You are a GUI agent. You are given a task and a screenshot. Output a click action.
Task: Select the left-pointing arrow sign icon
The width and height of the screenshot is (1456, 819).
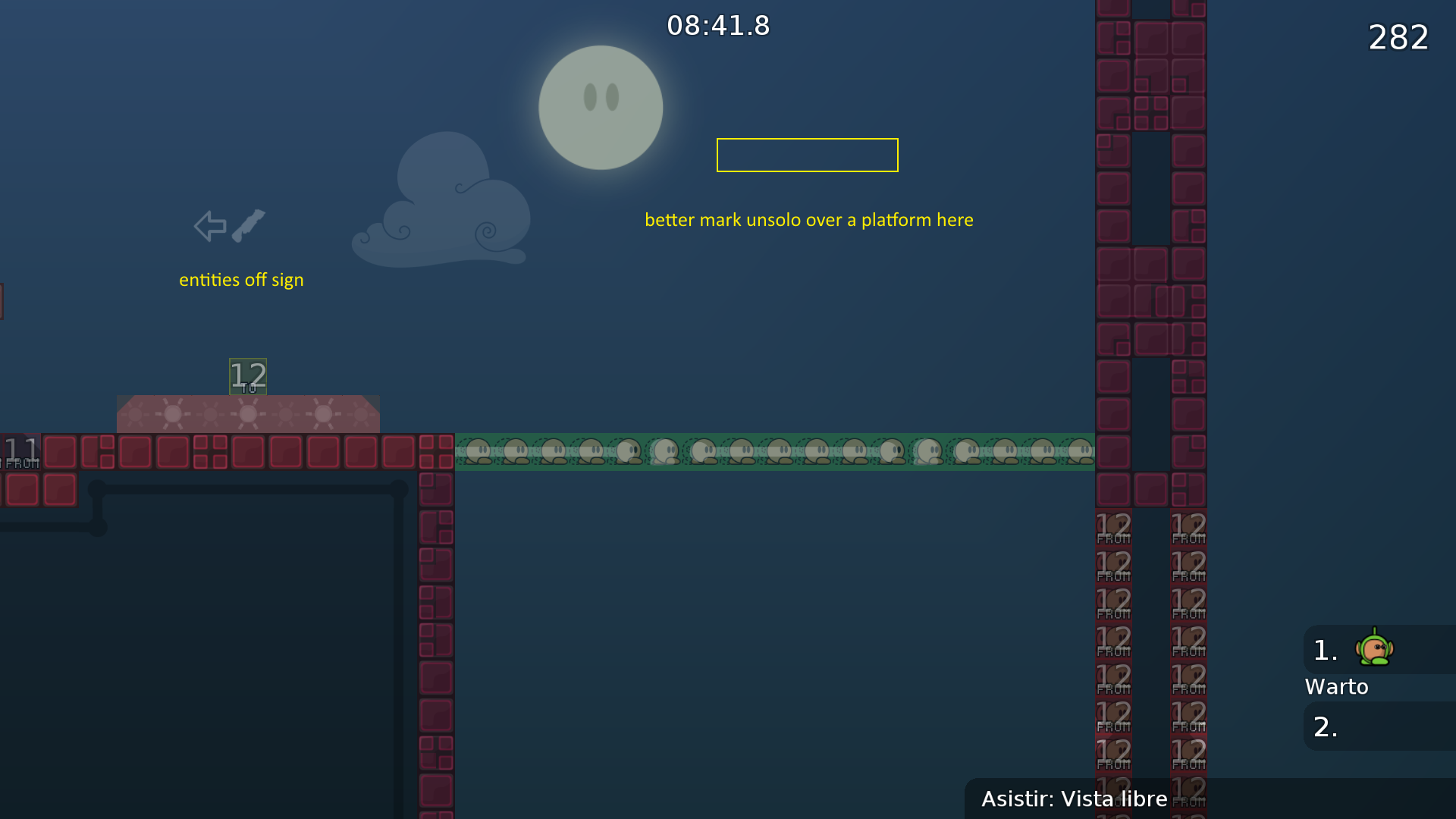(x=210, y=224)
